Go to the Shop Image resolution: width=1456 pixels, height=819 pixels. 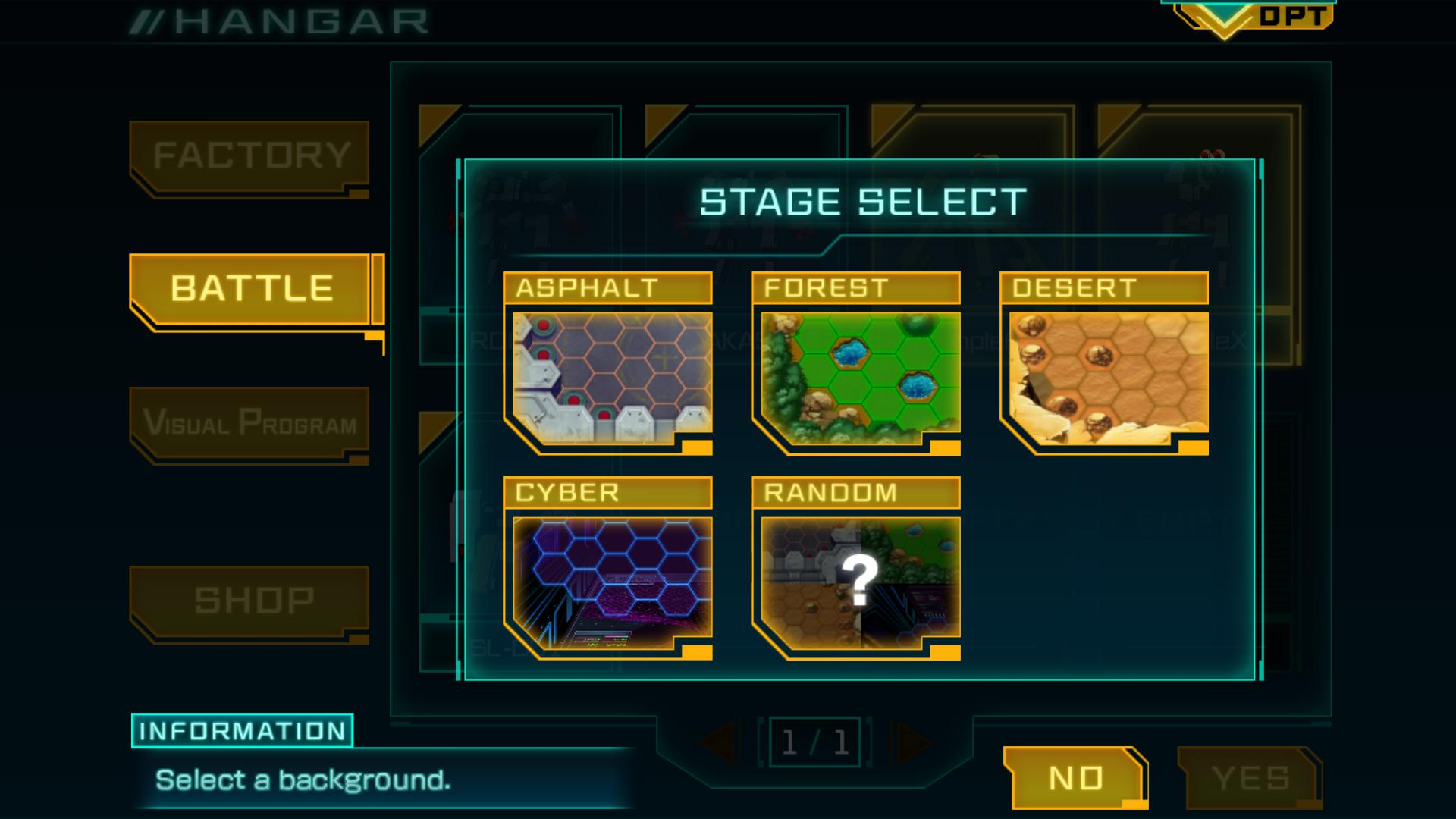pos(252,601)
